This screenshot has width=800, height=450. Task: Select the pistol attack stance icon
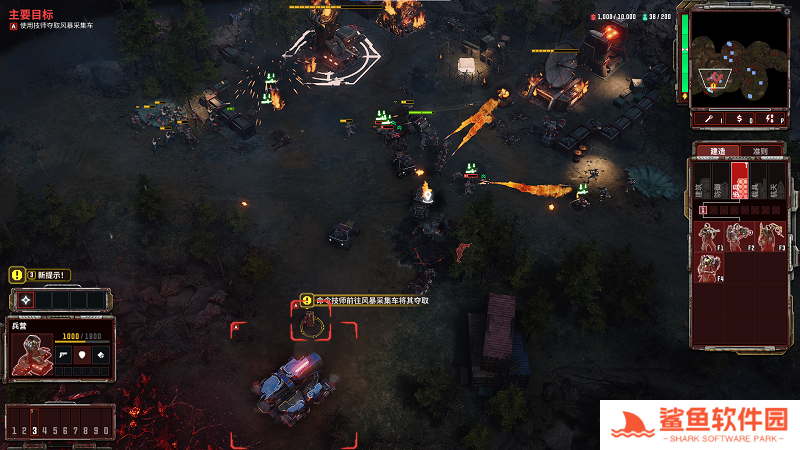[62, 354]
